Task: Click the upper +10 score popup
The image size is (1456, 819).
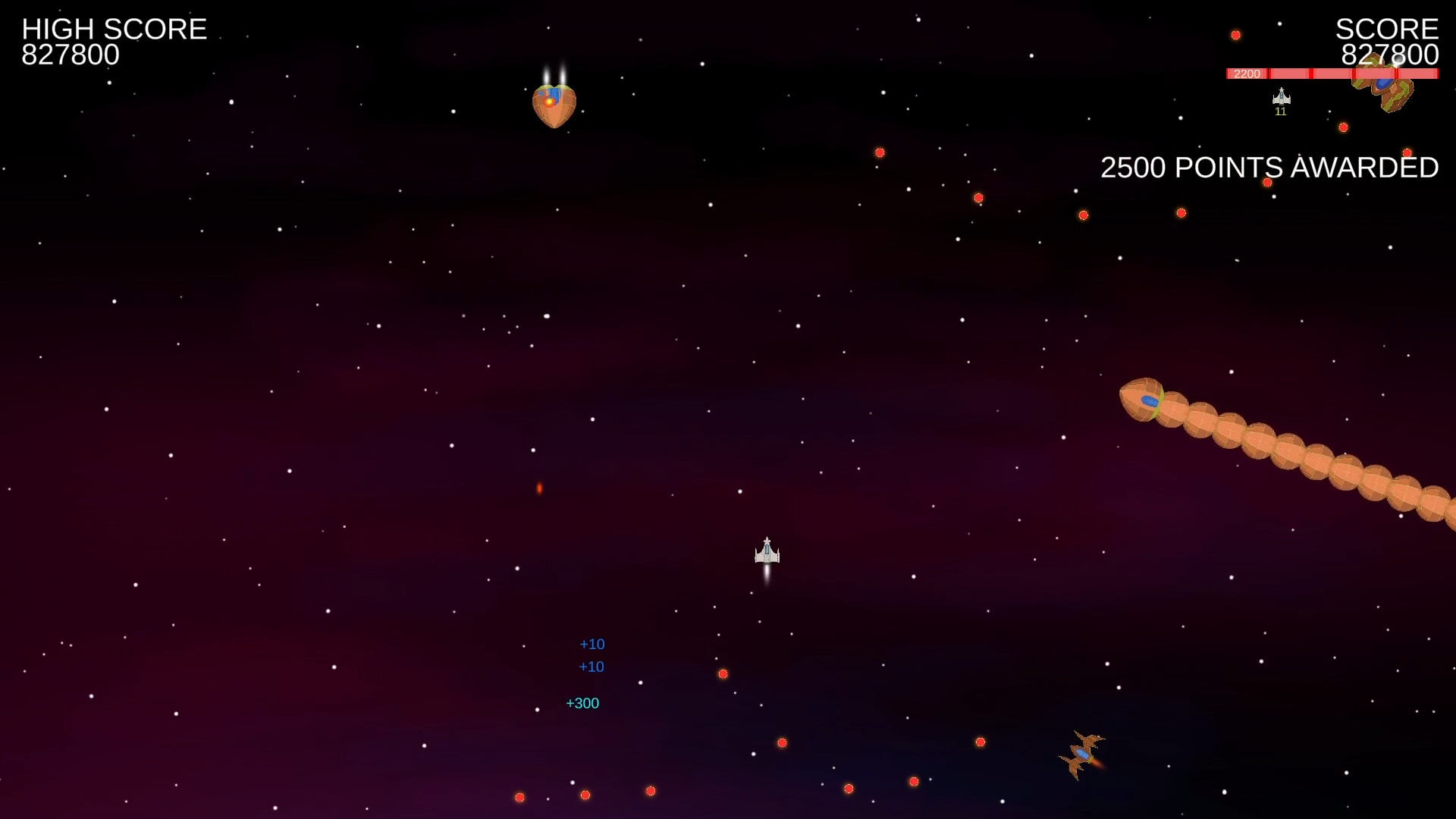Action: point(592,644)
